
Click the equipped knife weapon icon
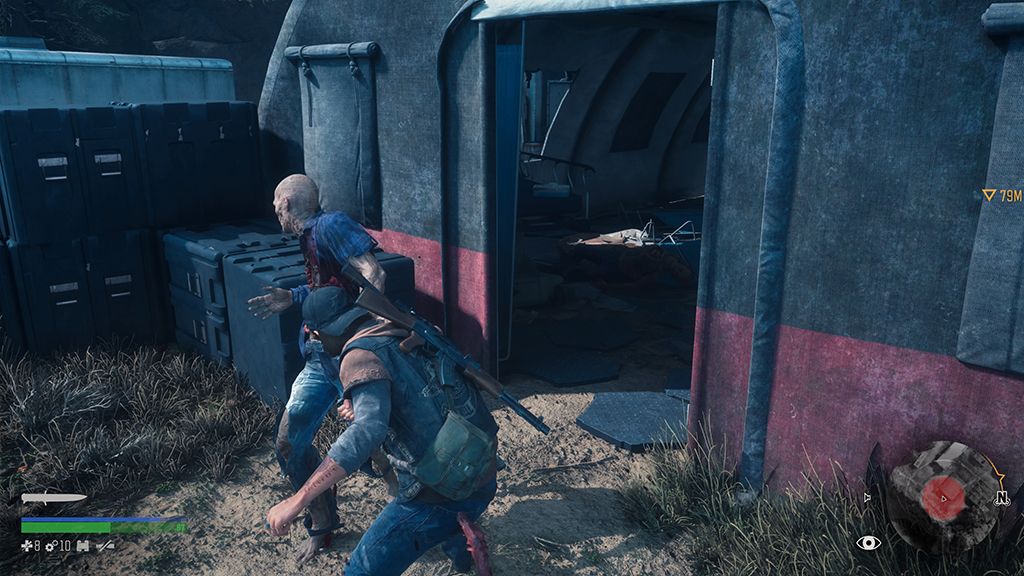pos(54,497)
